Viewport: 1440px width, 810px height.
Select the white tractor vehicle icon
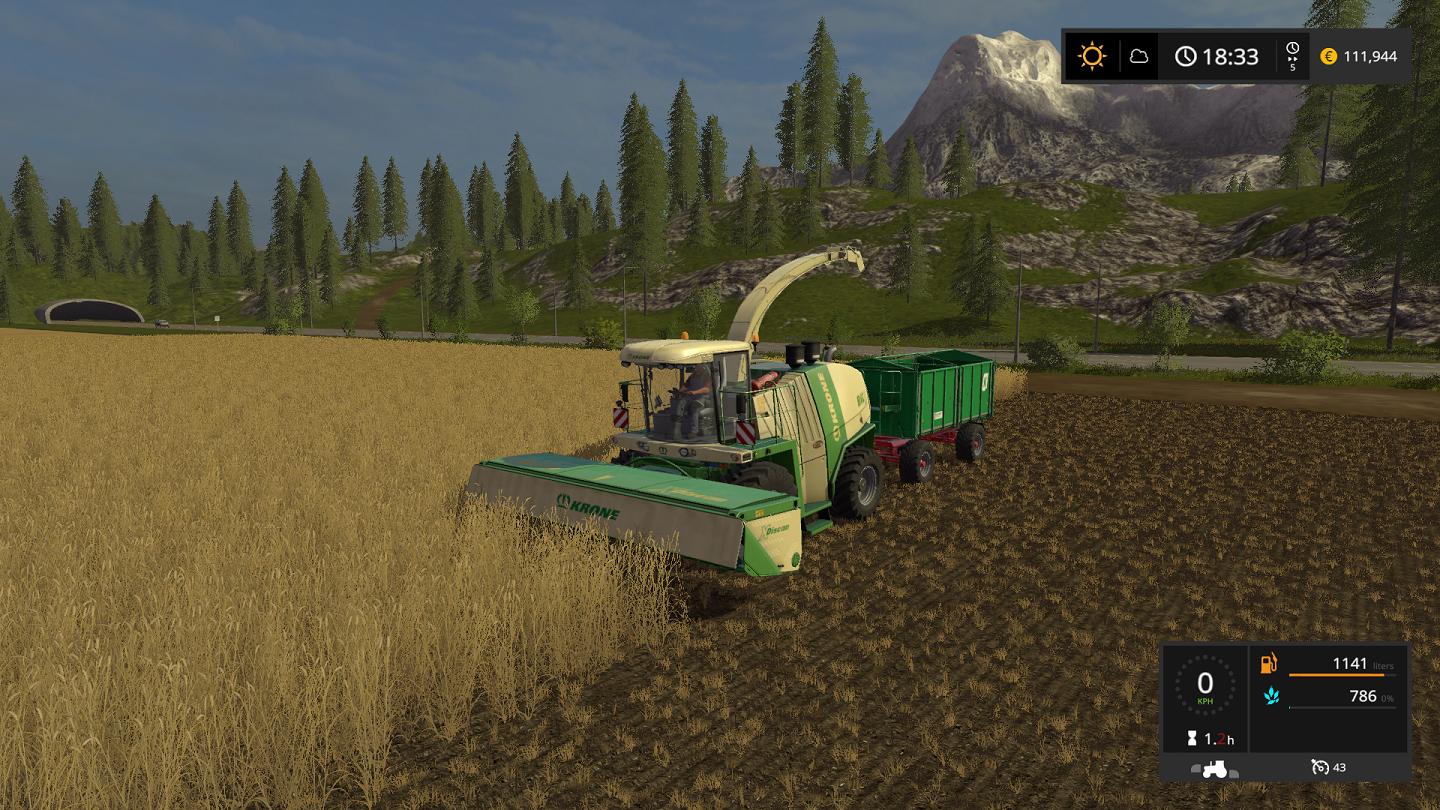(x=1214, y=768)
